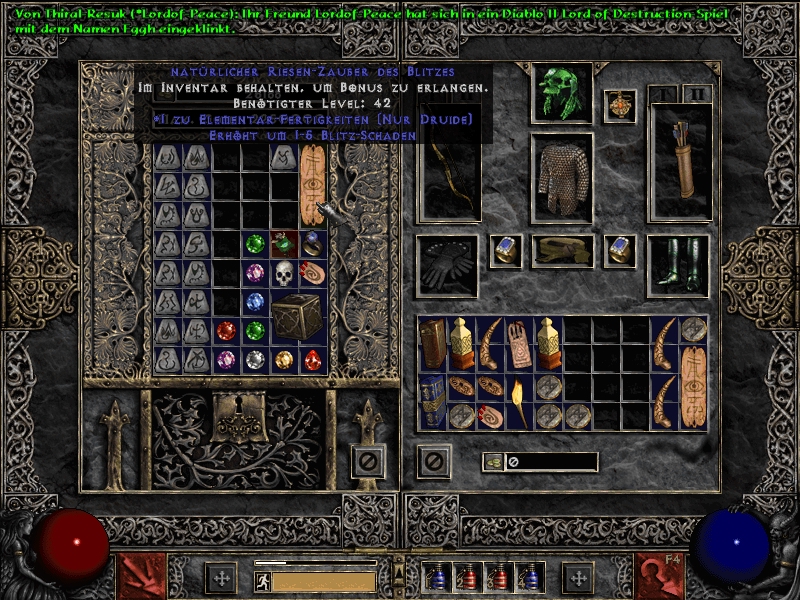This screenshot has height=600, width=800.
Task: Pick up the white diamond in stash
Action: pyautogui.click(x=256, y=359)
